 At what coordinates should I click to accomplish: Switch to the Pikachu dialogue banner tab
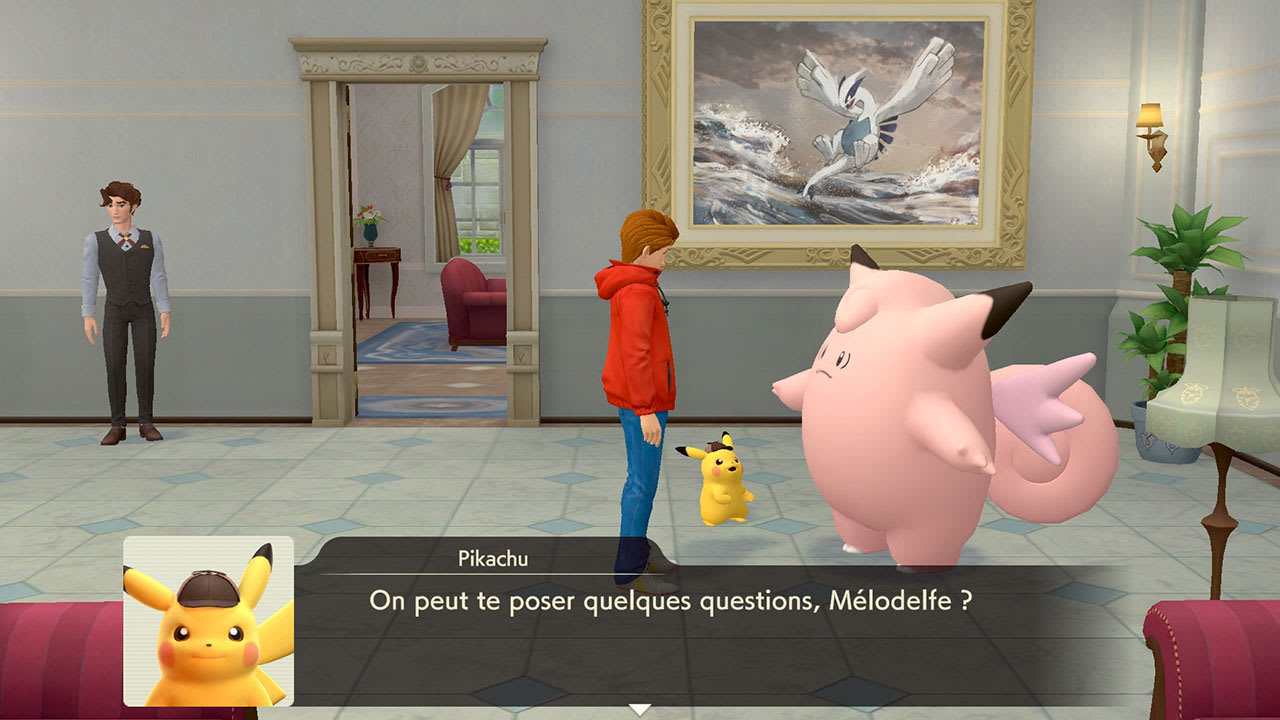click(x=492, y=562)
